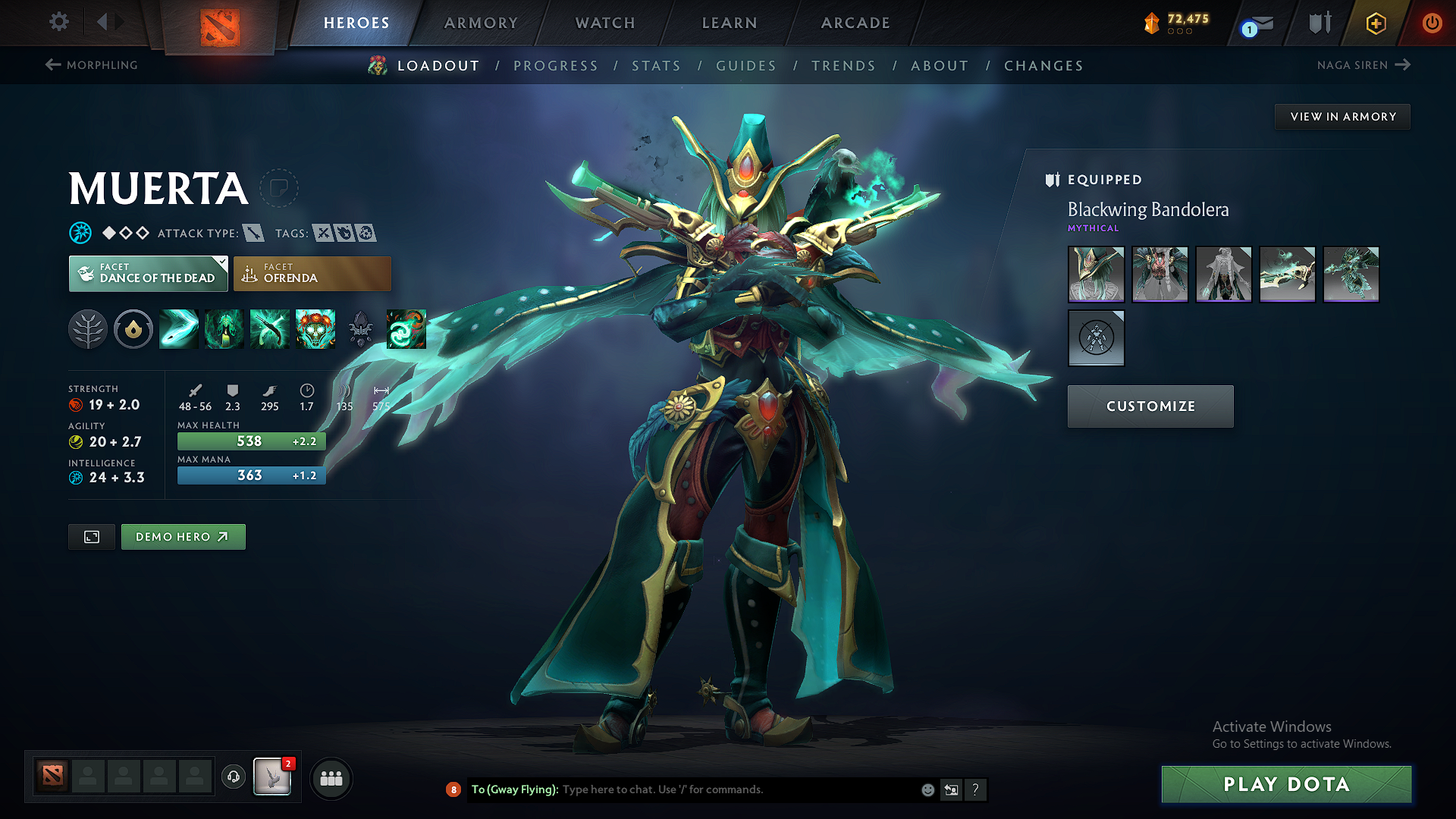1456x819 pixels.
Task: Click the innate ability droplet icon
Action: click(133, 329)
